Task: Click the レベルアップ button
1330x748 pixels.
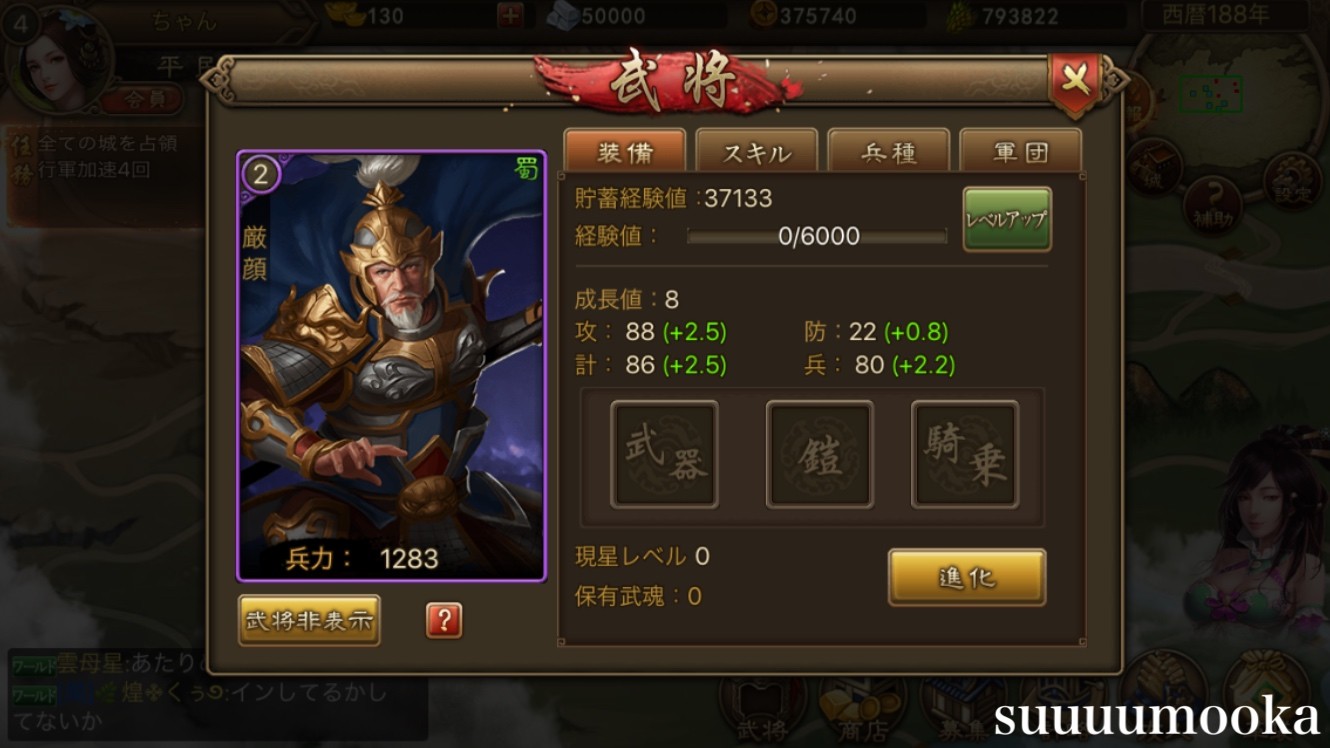Action: (1006, 218)
